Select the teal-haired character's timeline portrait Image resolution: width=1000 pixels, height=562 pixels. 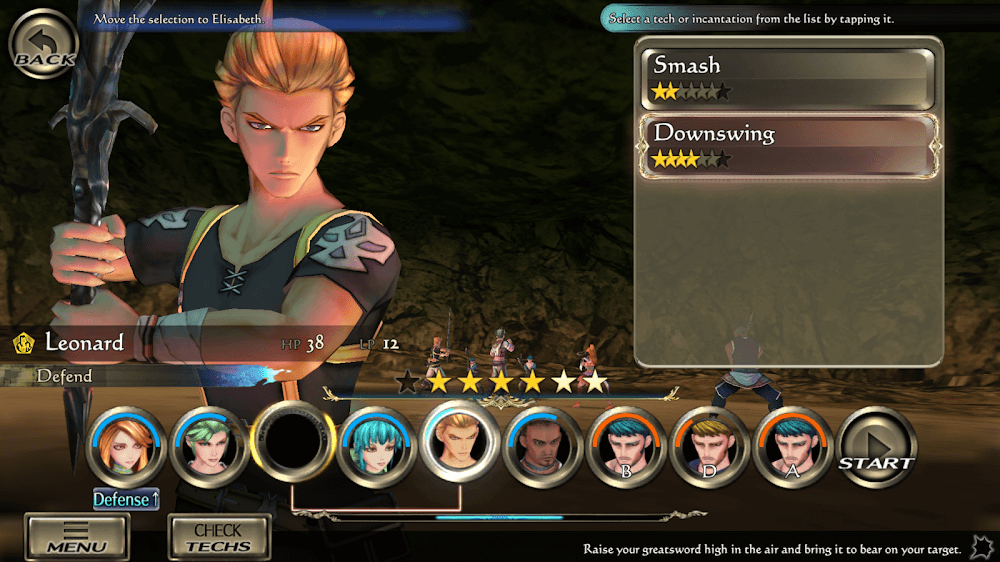(x=377, y=447)
